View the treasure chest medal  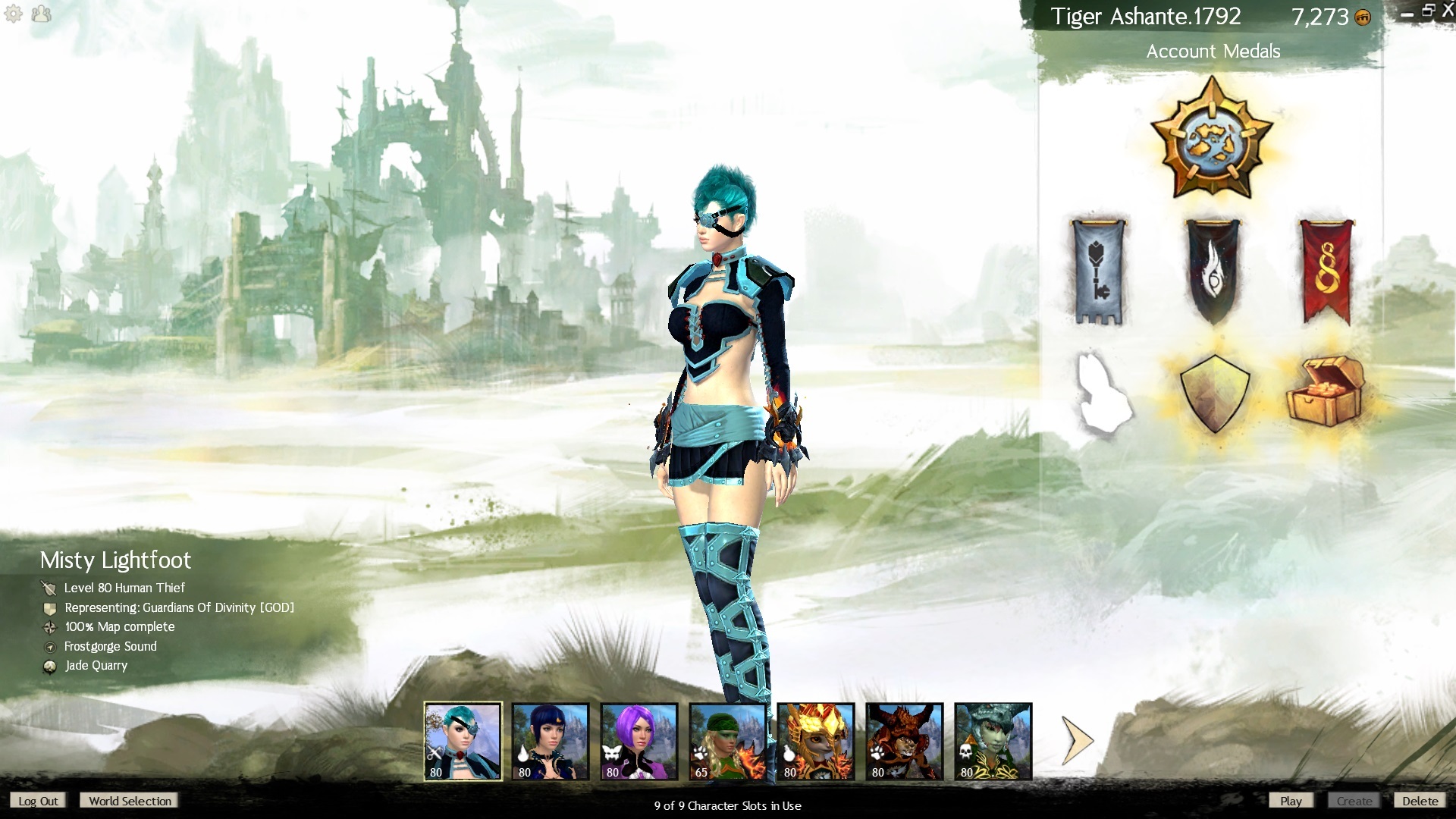1324,391
